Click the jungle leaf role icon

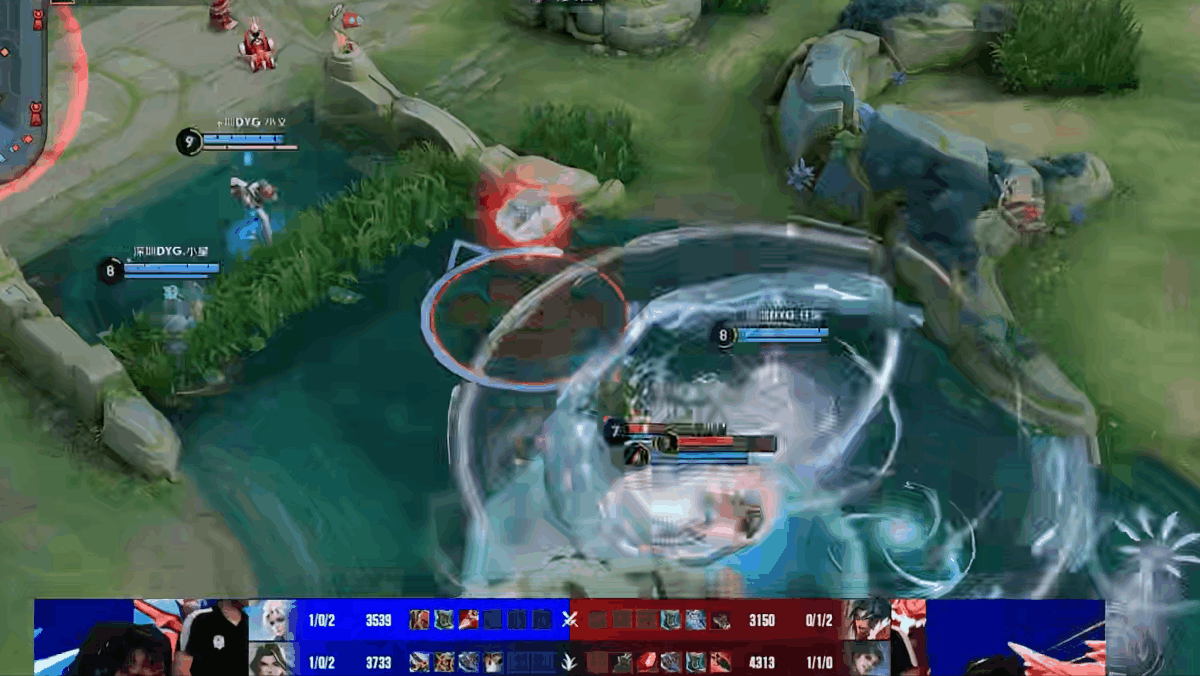570,661
